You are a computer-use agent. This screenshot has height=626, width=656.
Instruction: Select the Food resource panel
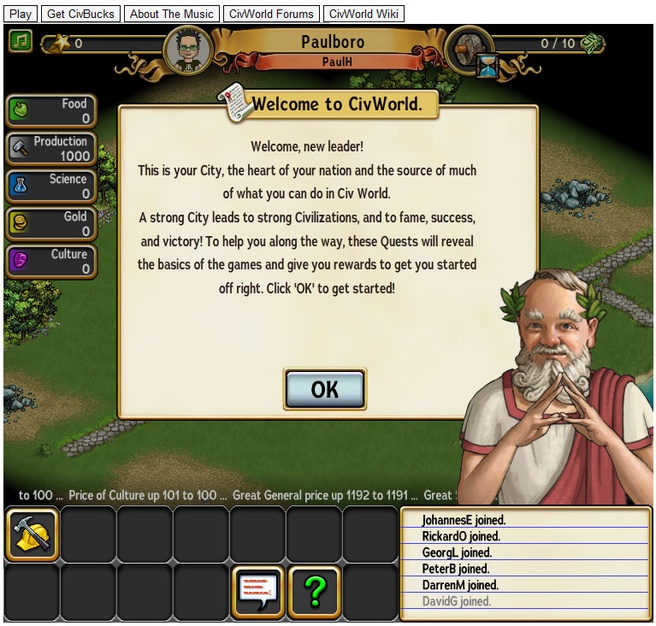[51, 110]
